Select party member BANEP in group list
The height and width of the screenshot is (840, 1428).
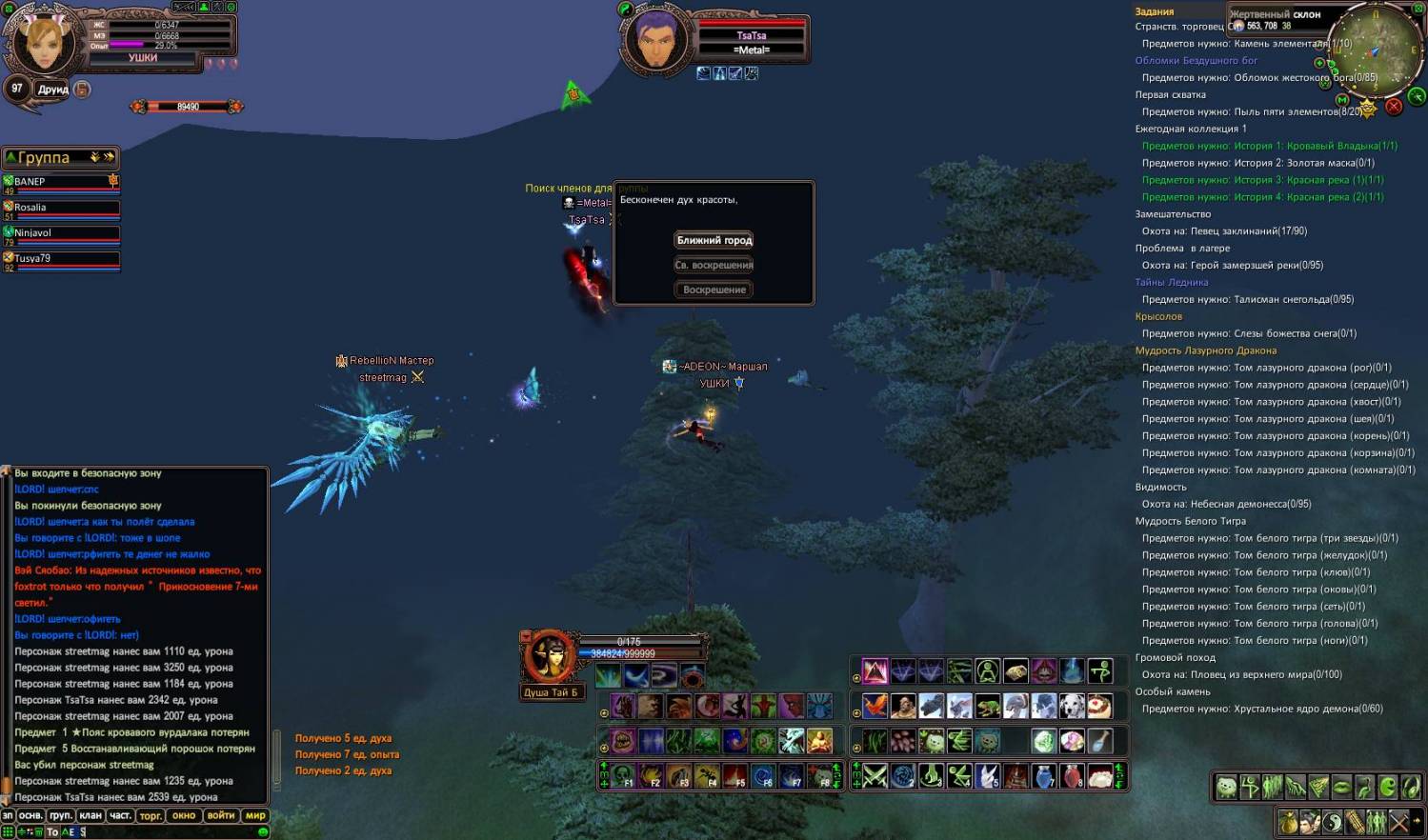click(x=61, y=181)
